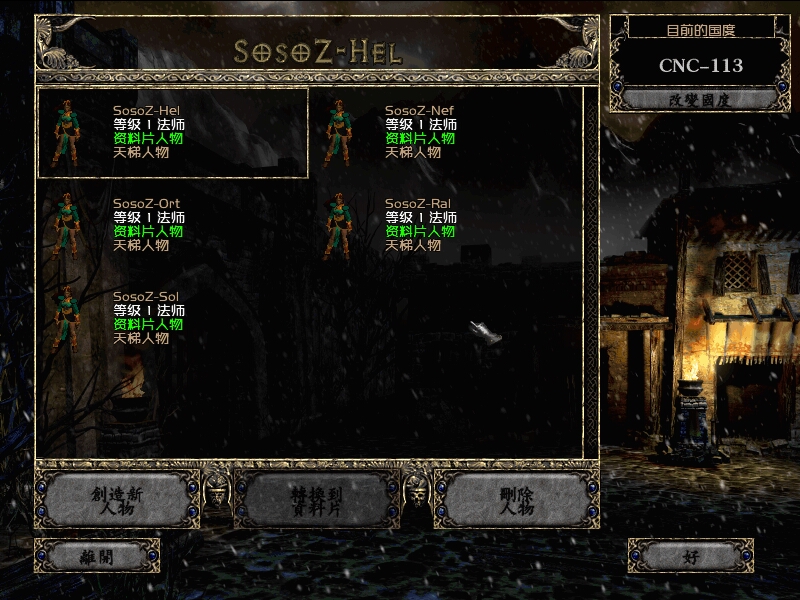The height and width of the screenshot is (600, 800).
Task: Pick the SosoZ-Ral character
Action: (444, 225)
